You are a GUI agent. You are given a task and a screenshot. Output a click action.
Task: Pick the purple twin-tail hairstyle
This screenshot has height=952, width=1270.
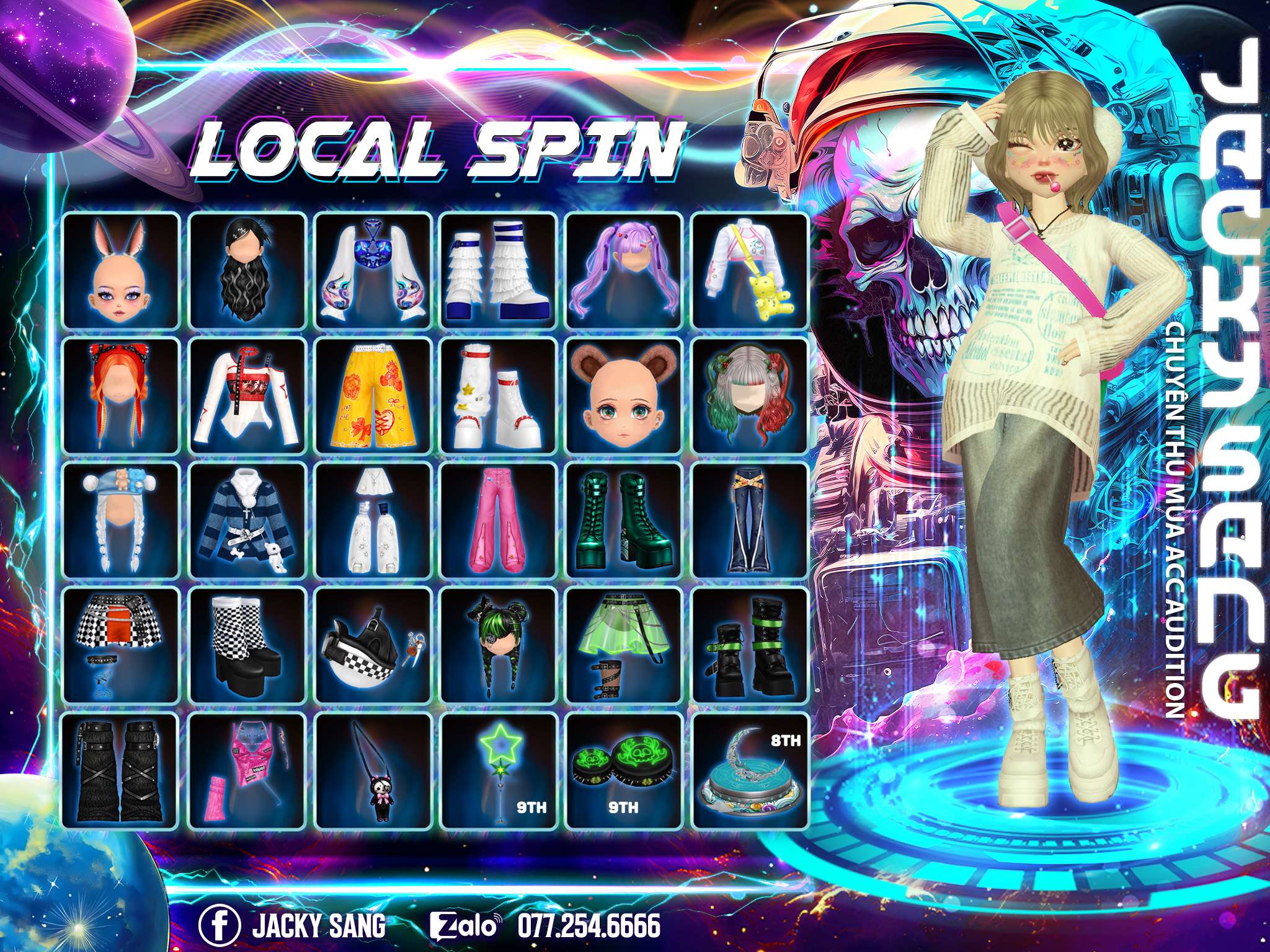(x=624, y=270)
